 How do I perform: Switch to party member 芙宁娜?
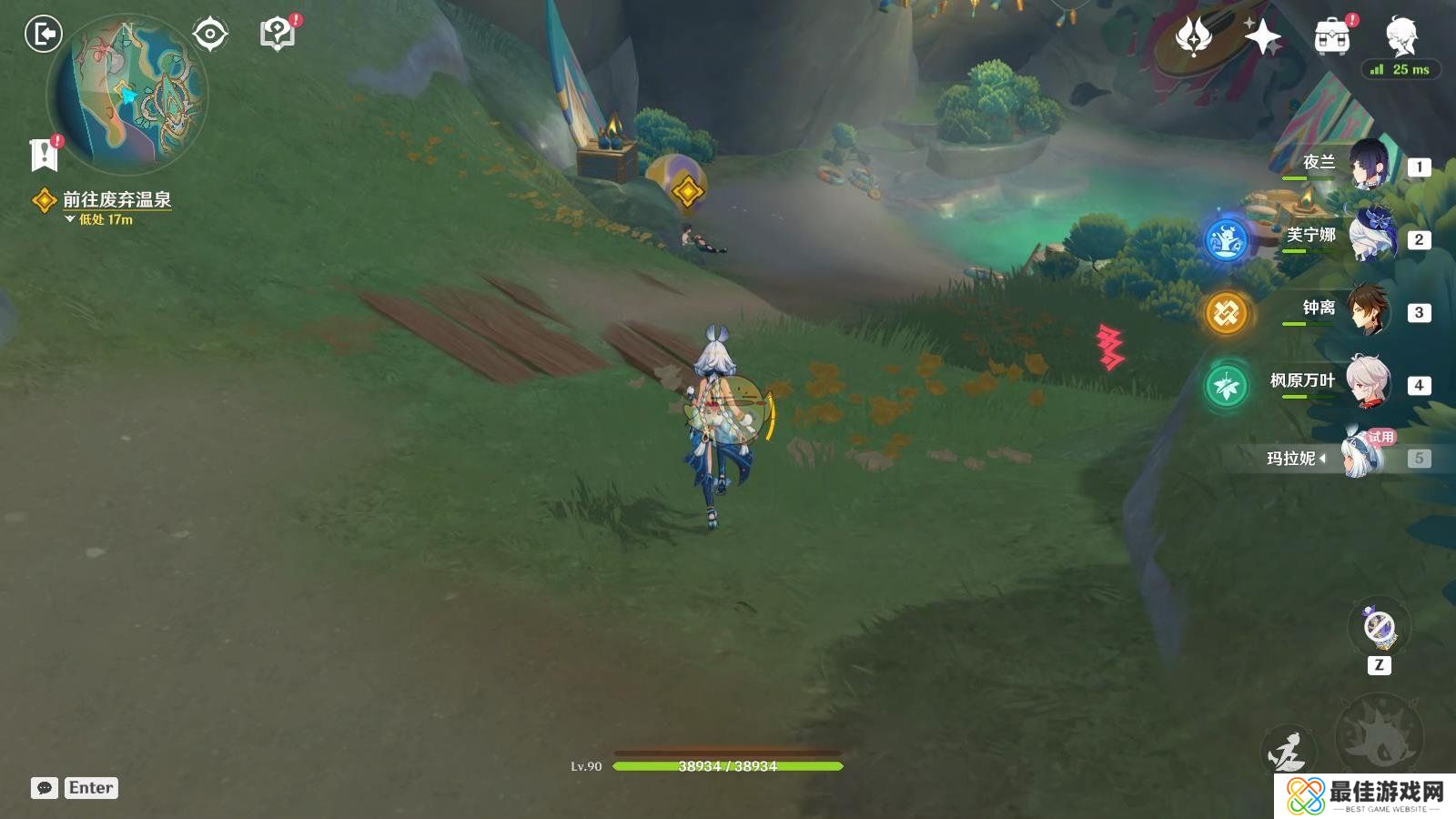[x=1368, y=238]
